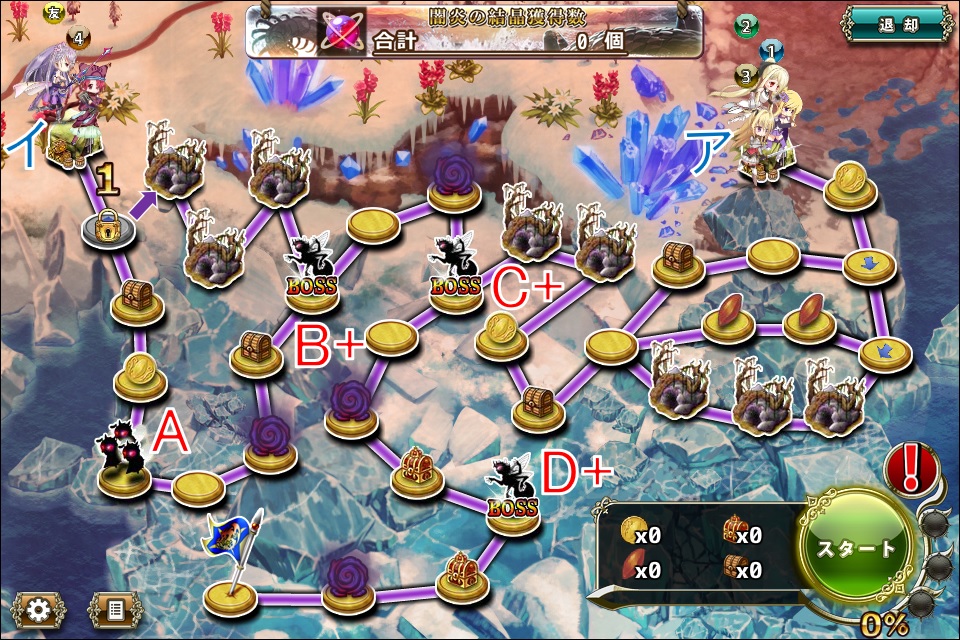Click the red exclamation alert icon
The height and width of the screenshot is (640, 960).
tap(910, 470)
